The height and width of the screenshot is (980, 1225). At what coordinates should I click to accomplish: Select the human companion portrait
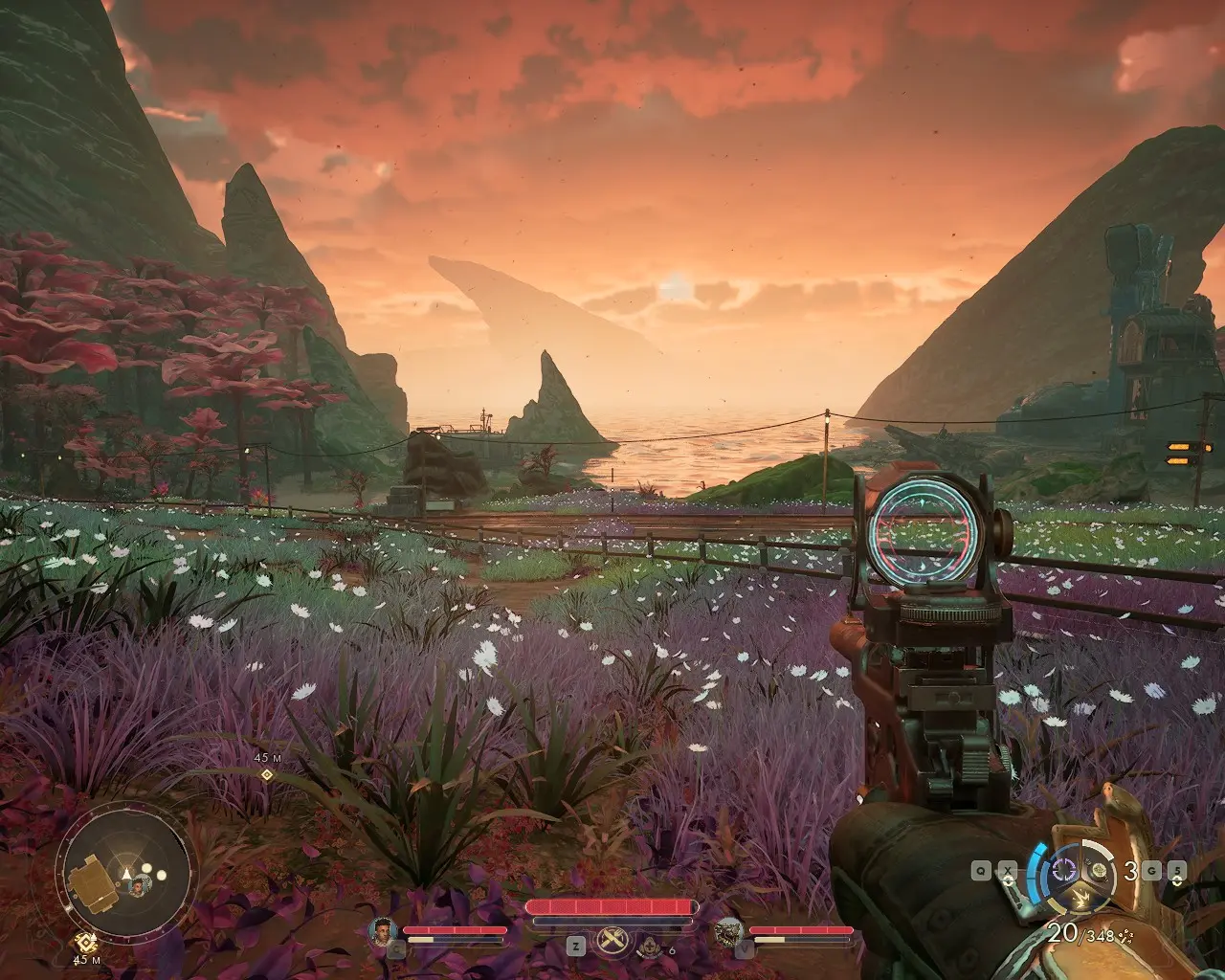click(381, 929)
